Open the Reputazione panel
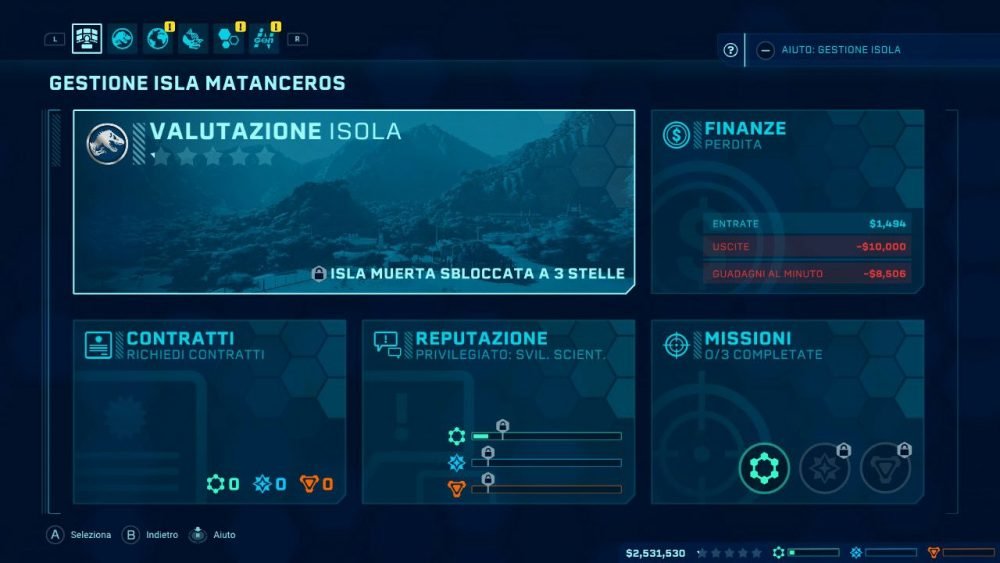1000x563 pixels. click(498, 411)
